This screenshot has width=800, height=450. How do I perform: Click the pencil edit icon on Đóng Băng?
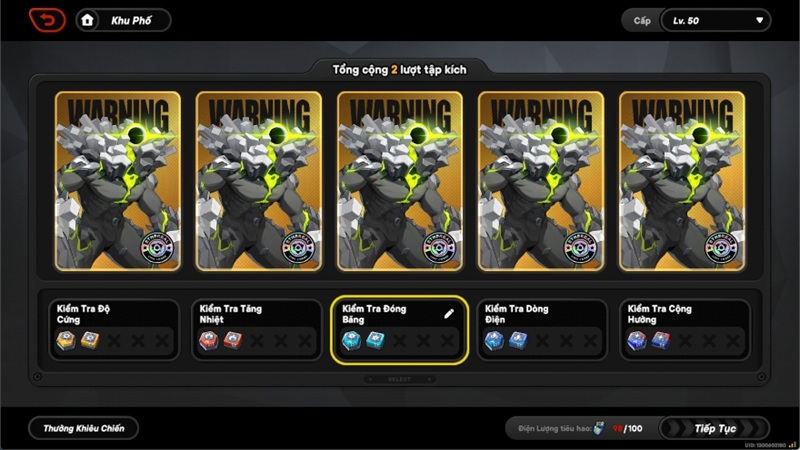(x=449, y=313)
